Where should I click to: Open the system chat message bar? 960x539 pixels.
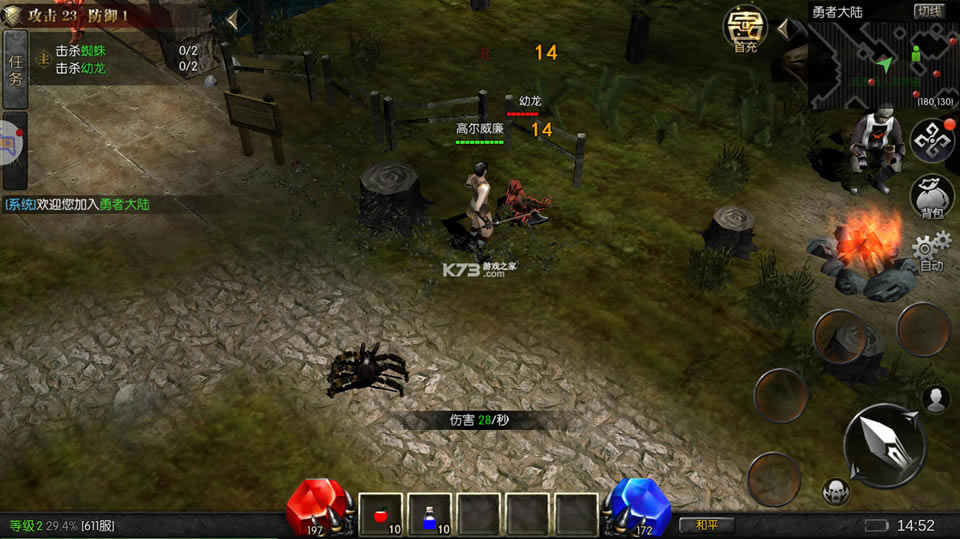[x=78, y=204]
